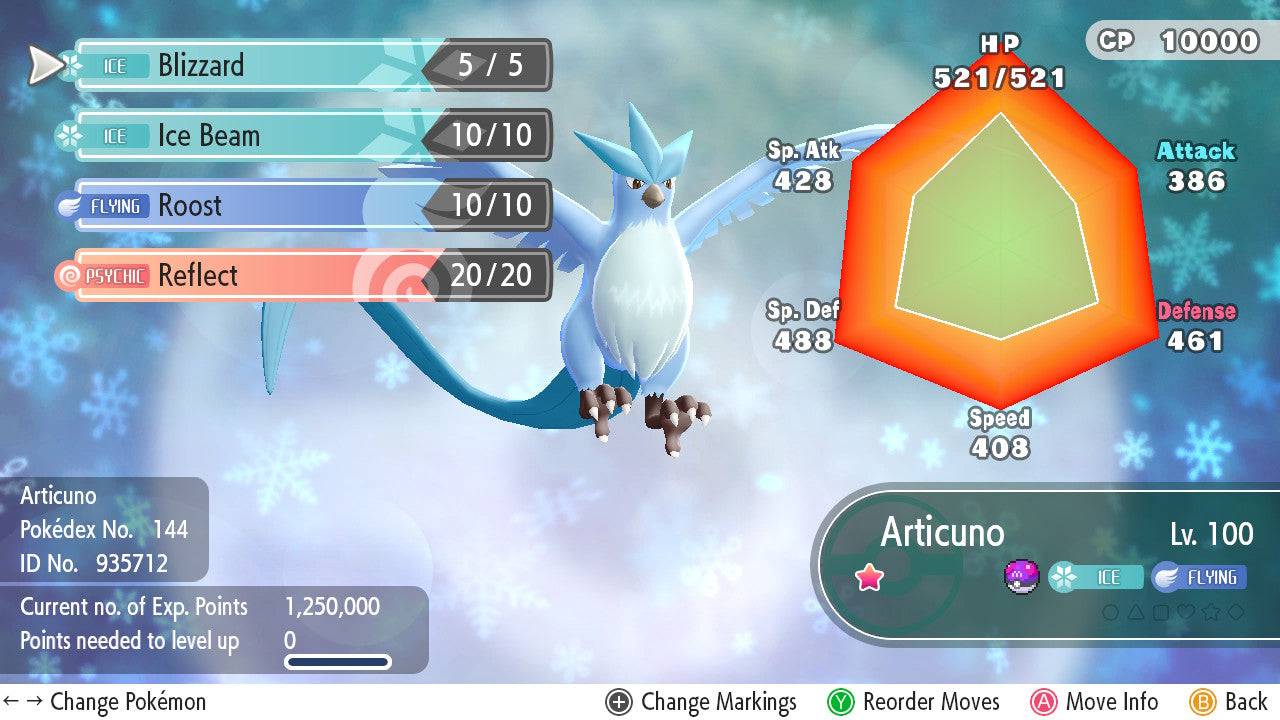Toggle the triangle marking symbol
Image resolution: width=1280 pixels, height=720 pixels.
pyautogui.click(x=1136, y=612)
